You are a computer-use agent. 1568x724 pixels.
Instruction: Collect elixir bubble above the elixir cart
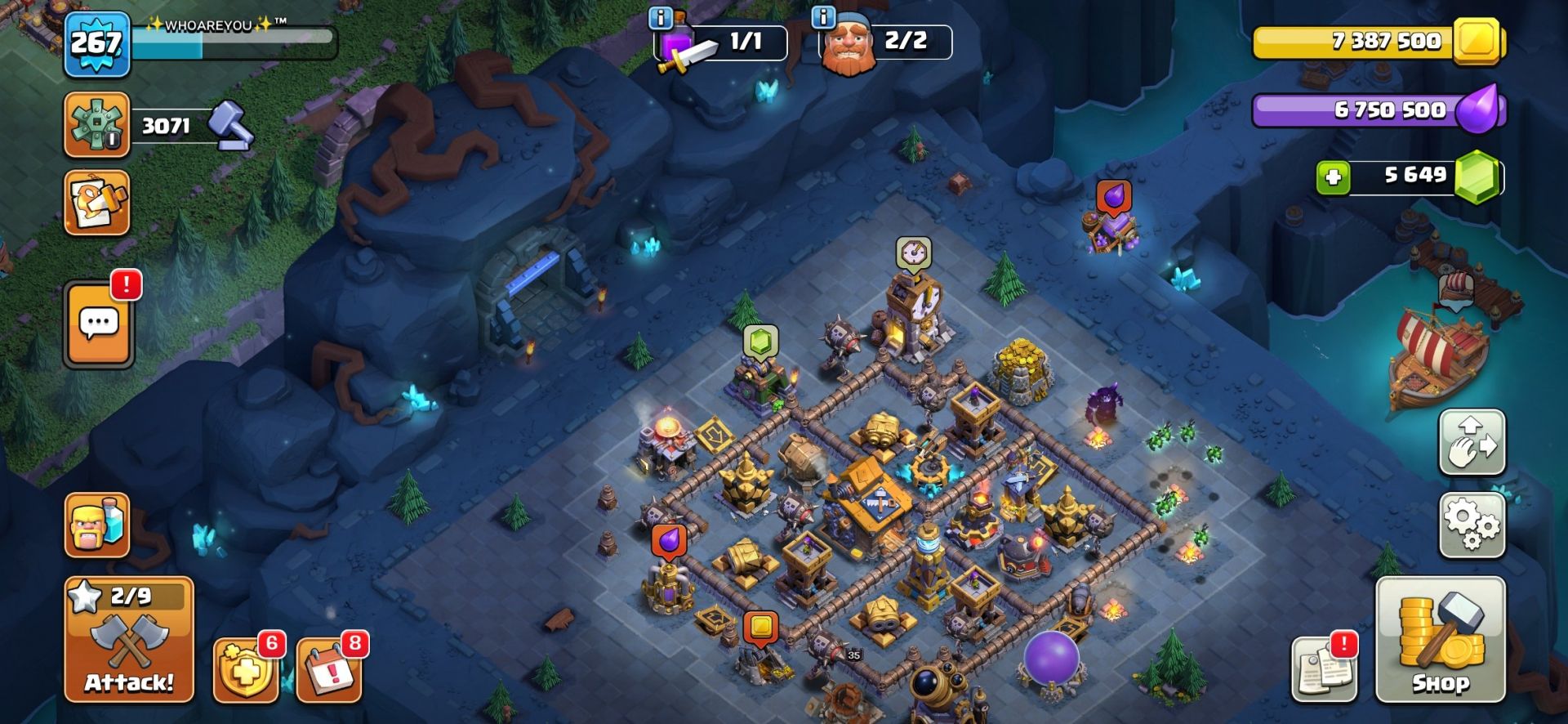click(1114, 197)
